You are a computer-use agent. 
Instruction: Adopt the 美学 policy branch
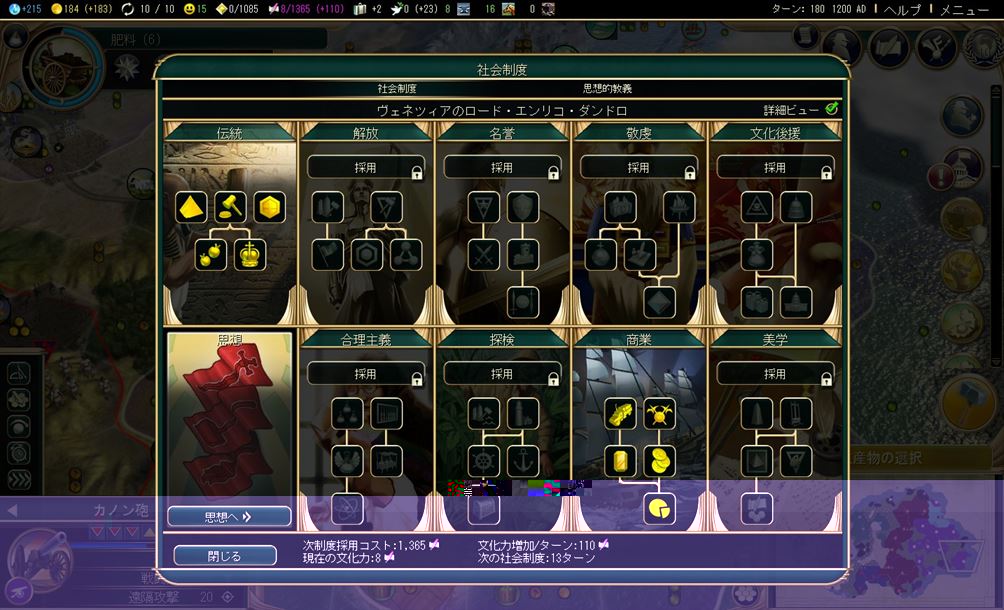(x=775, y=374)
